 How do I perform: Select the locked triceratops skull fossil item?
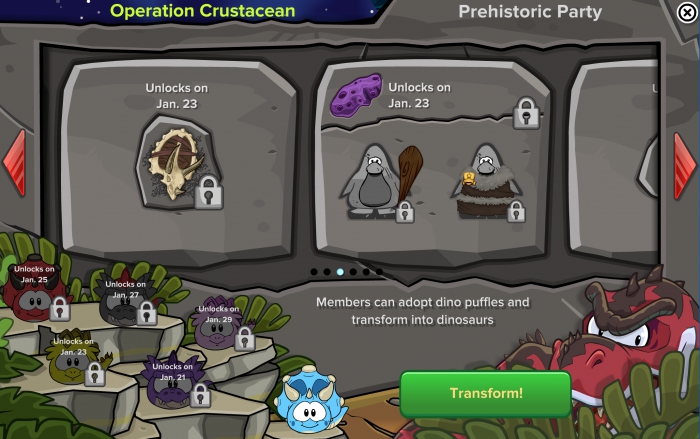pyautogui.click(x=177, y=164)
